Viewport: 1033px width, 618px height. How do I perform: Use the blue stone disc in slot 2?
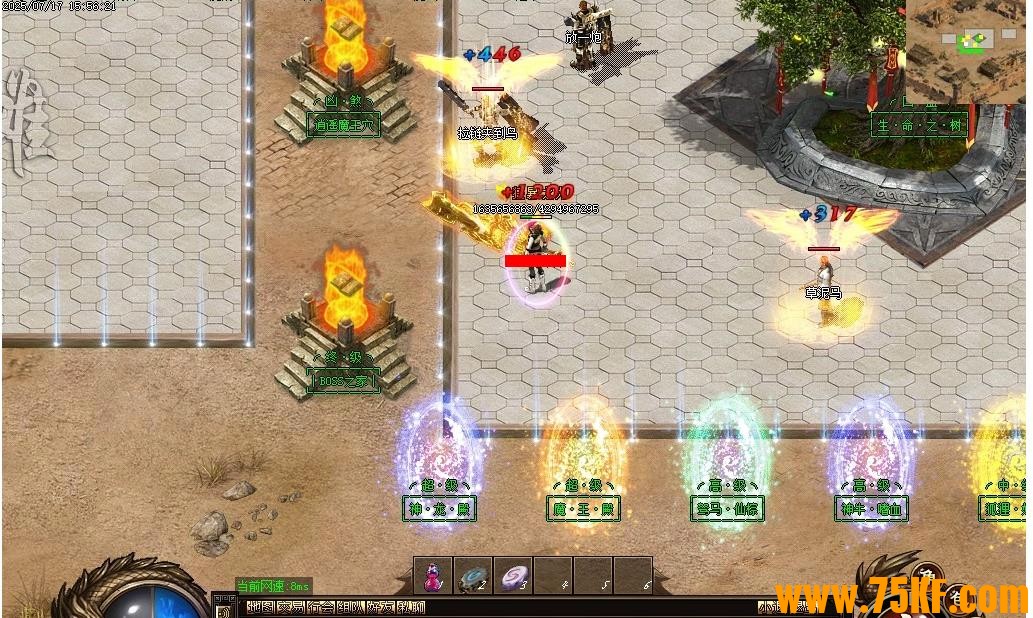point(472,576)
